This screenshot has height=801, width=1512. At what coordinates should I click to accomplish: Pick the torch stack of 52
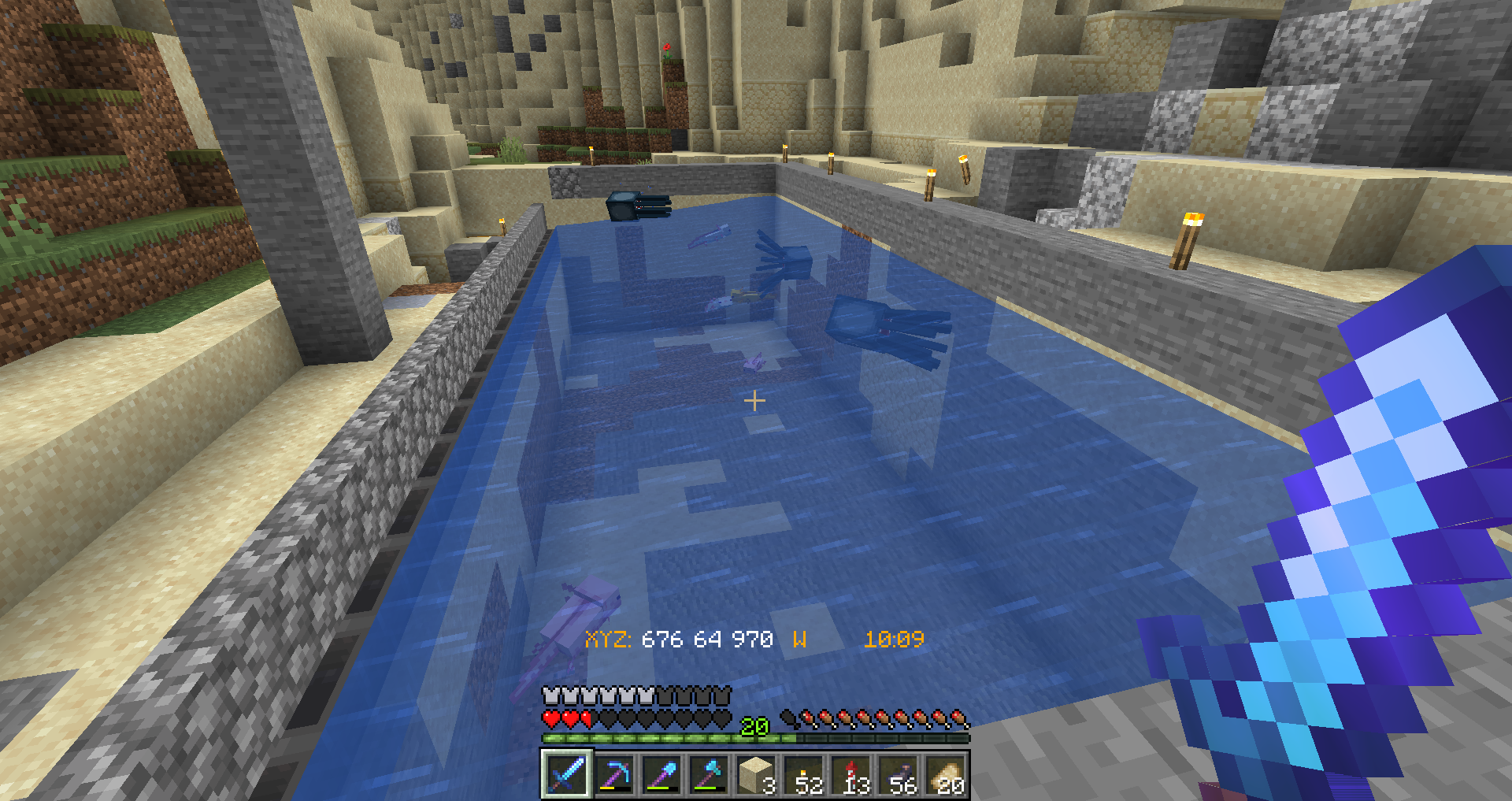(804, 774)
